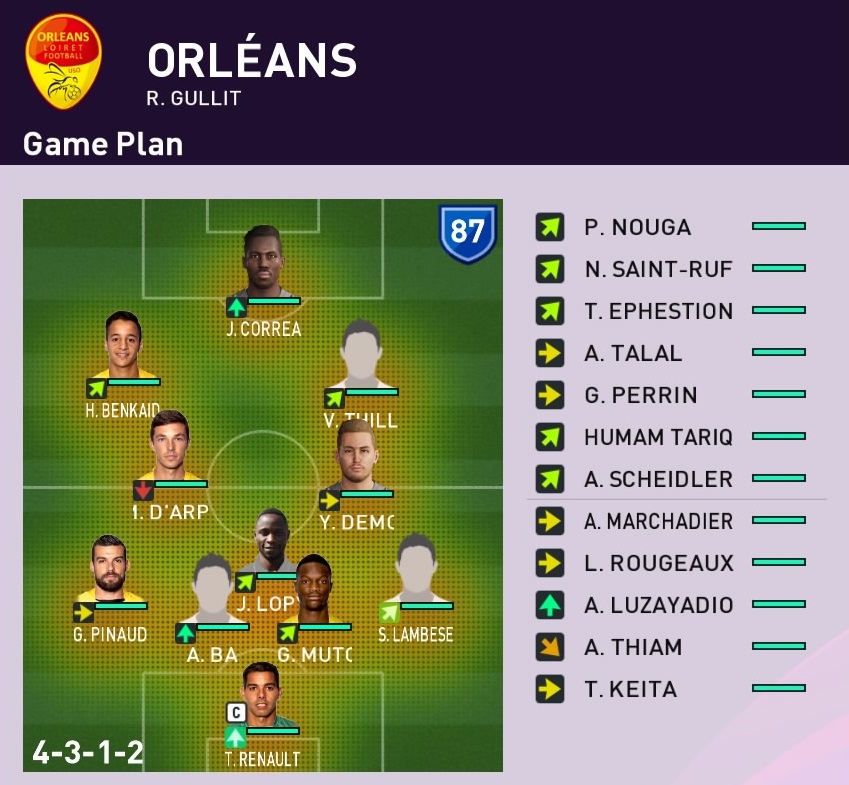Select substitute N. Saint-Ruf row

tap(670, 269)
